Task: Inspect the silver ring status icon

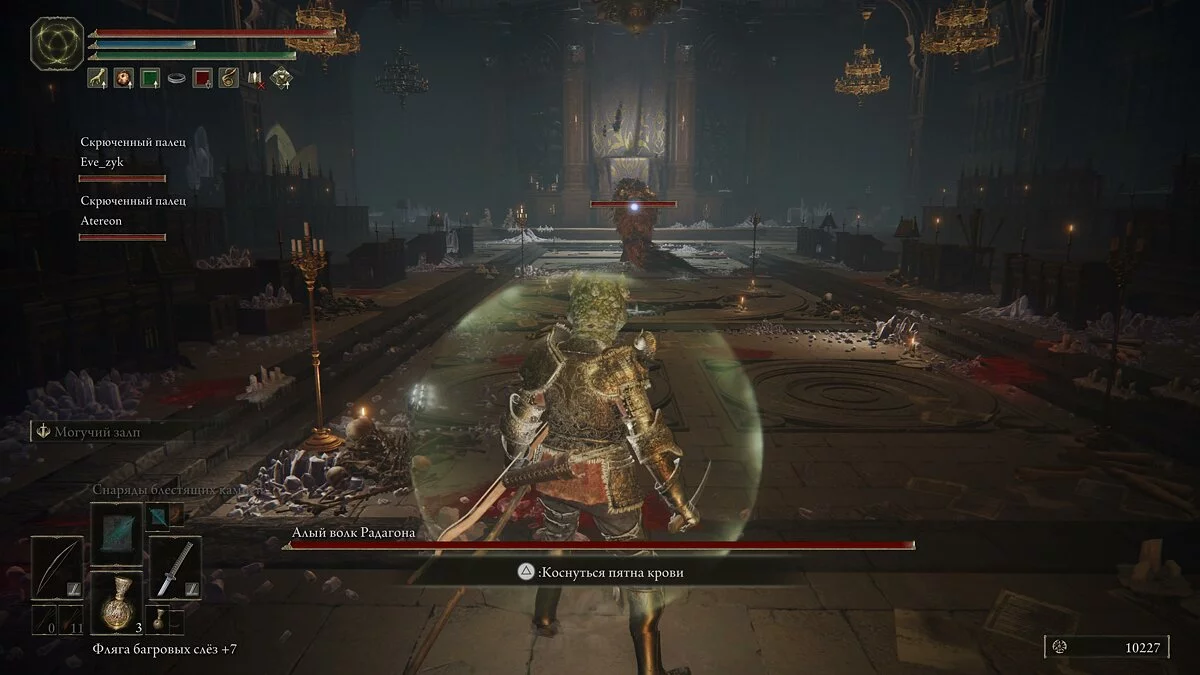Action: coord(177,78)
